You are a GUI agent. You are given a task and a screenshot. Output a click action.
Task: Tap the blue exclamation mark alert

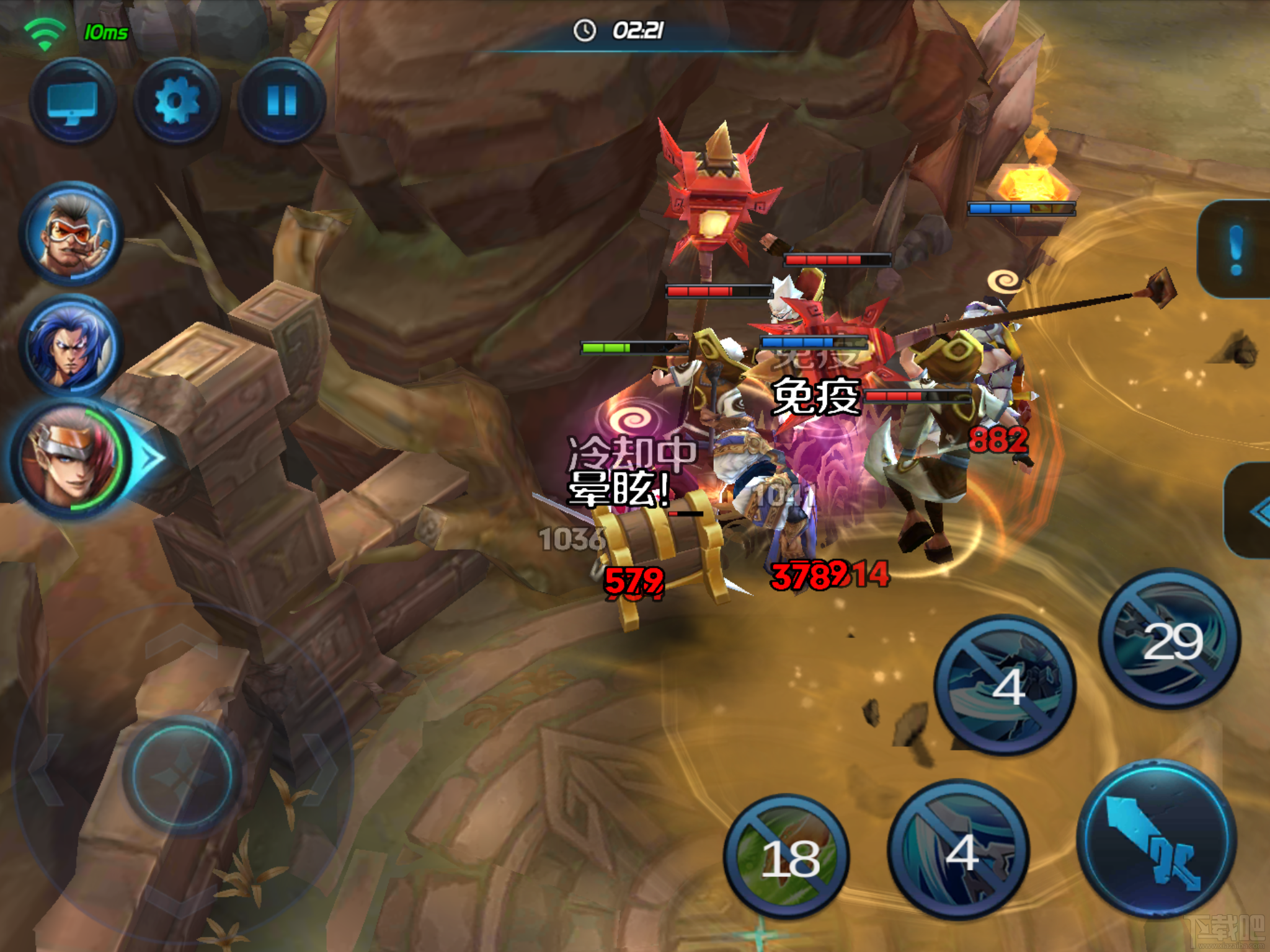coord(1235,249)
